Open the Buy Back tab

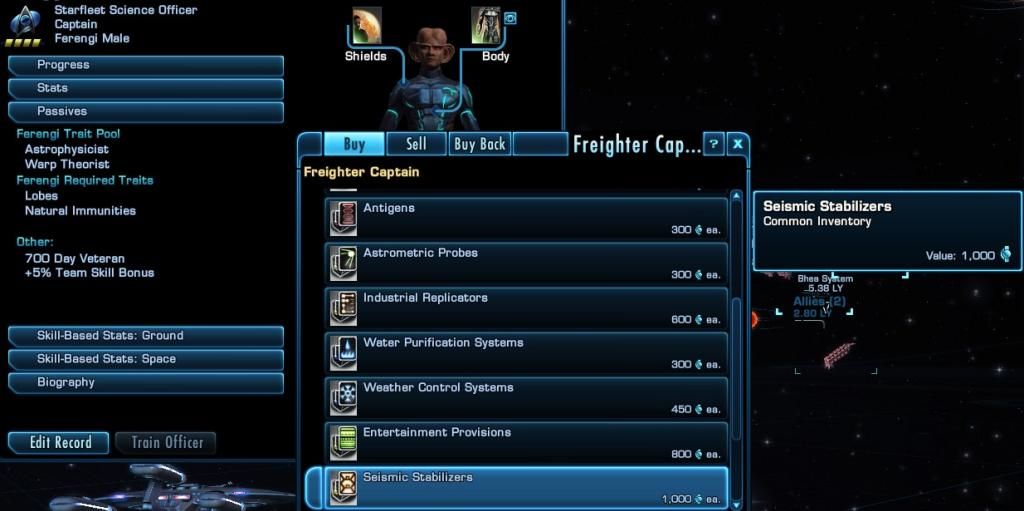(x=480, y=144)
